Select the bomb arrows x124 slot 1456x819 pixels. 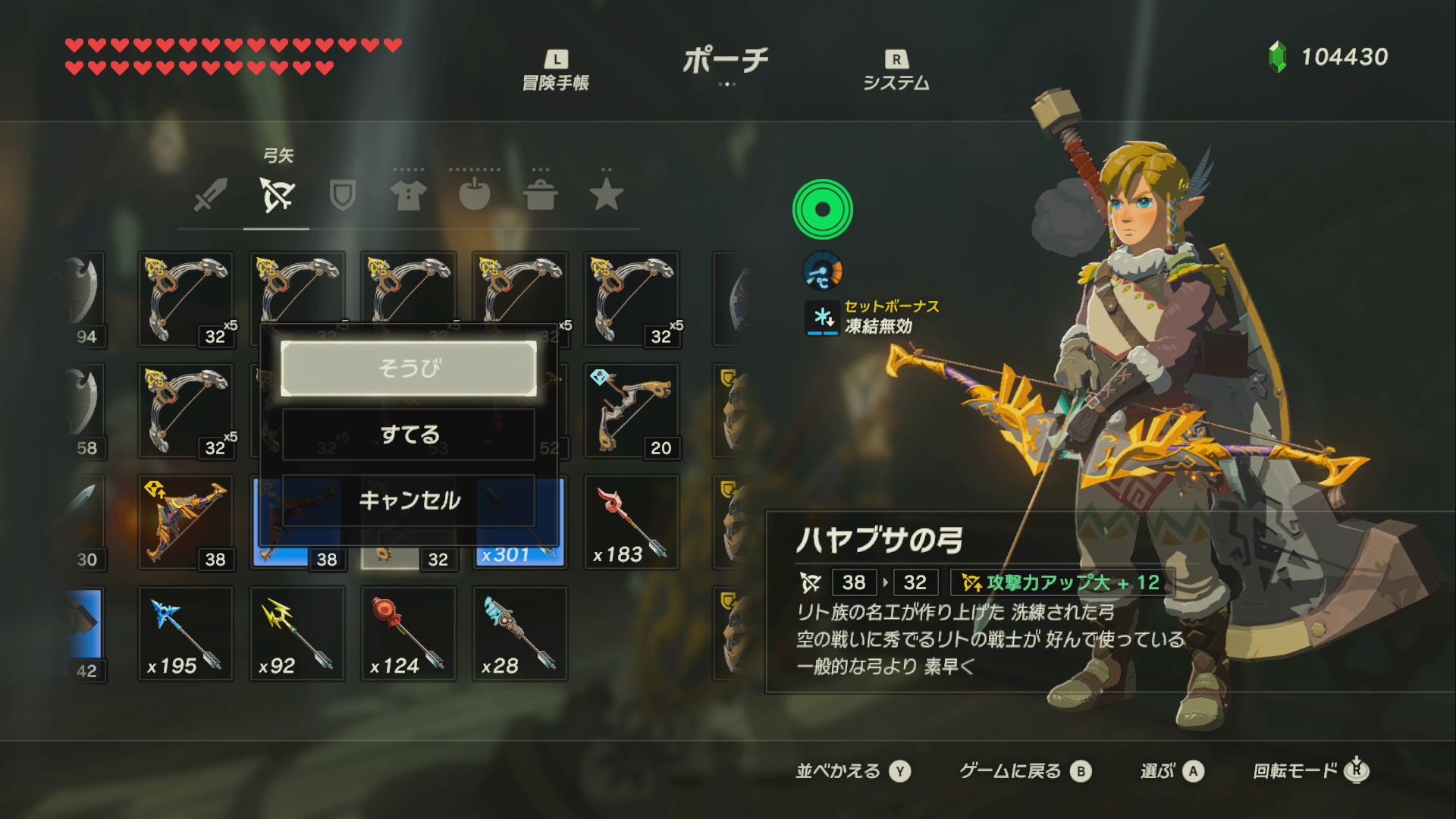pos(408,634)
